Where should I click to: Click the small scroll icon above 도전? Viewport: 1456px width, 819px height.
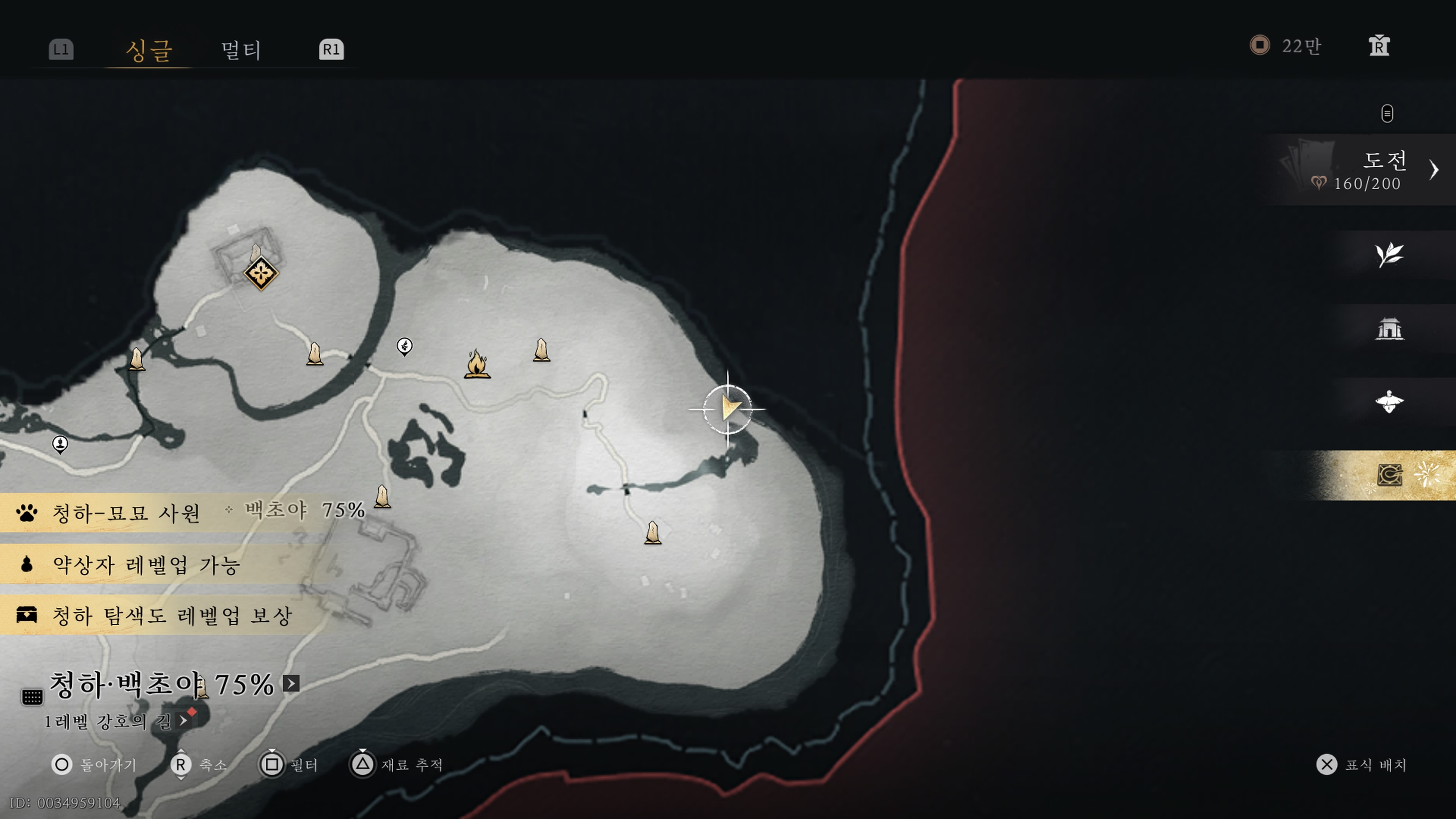[1387, 114]
